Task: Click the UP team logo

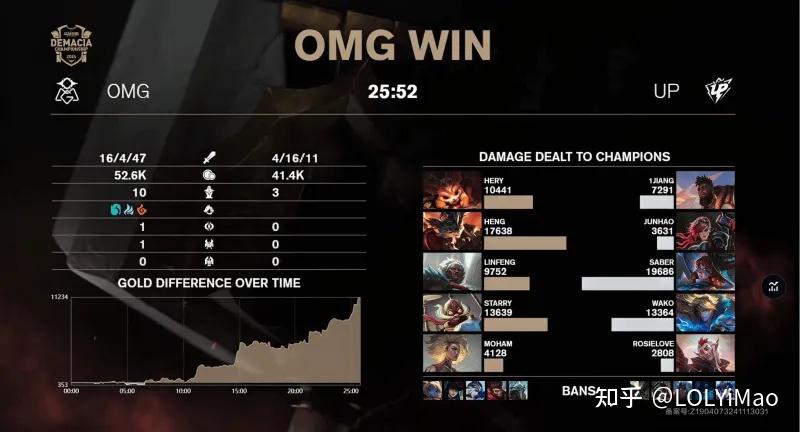Action: (717, 91)
